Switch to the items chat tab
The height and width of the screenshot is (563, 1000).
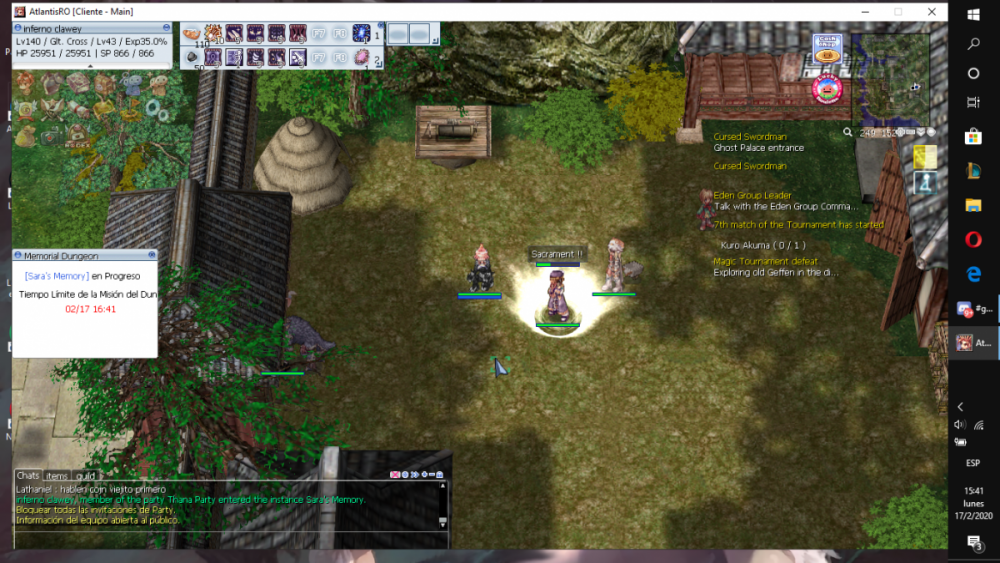(x=57, y=476)
